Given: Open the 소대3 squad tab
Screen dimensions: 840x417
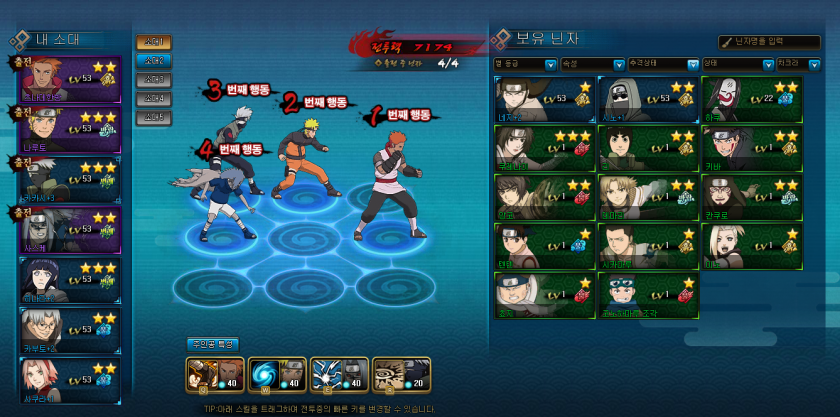Looking at the screenshot, I should [153, 80].
